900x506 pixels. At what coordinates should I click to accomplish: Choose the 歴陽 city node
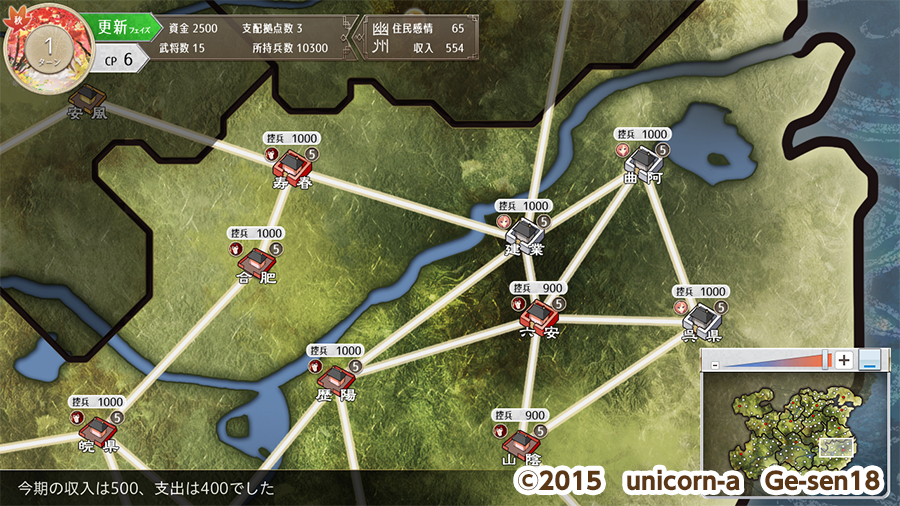pos(336,379)
